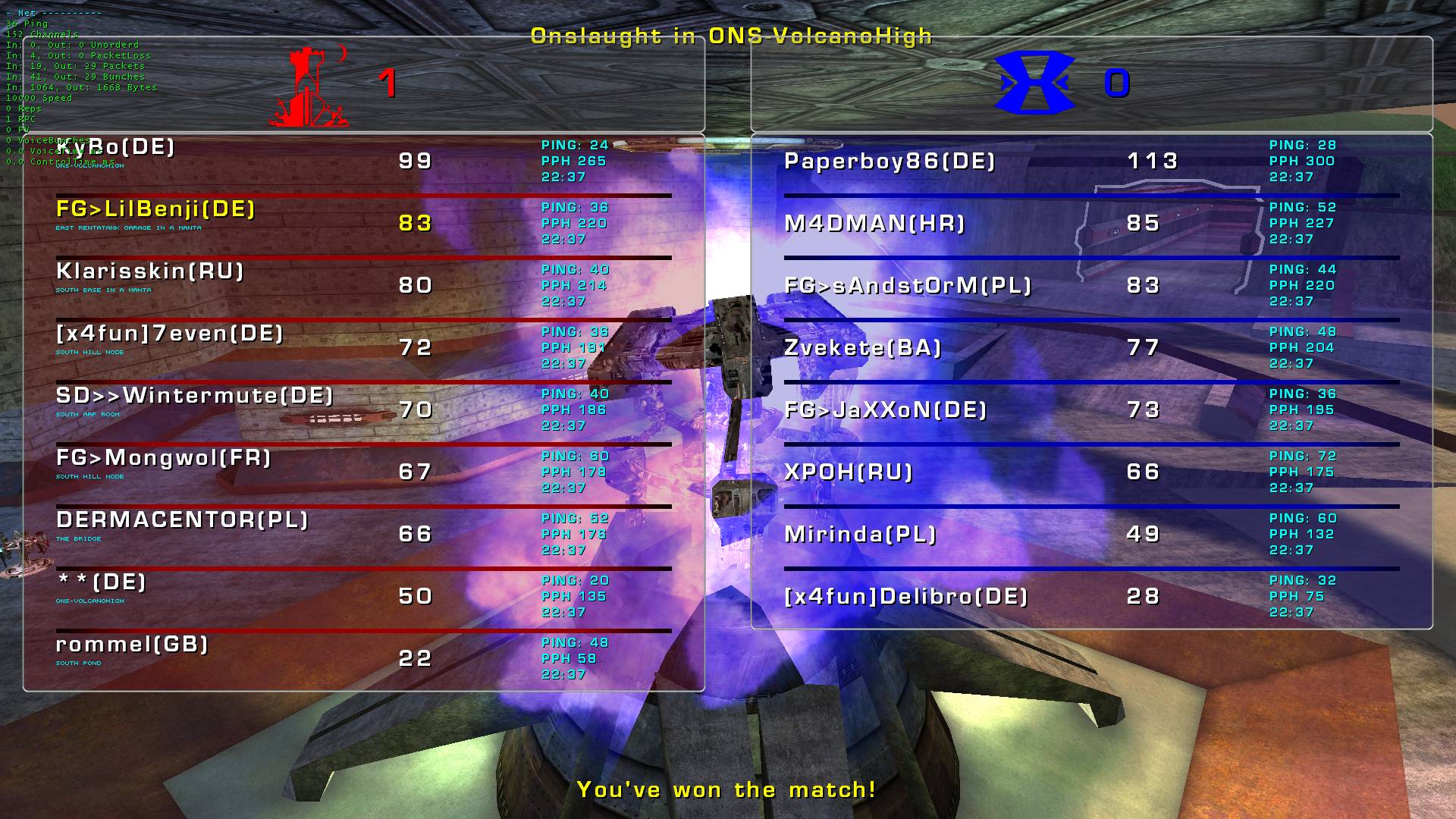Click Klarisskin(RU) in the red team list
Screen dimensions: 1456x819
point(150,271)
